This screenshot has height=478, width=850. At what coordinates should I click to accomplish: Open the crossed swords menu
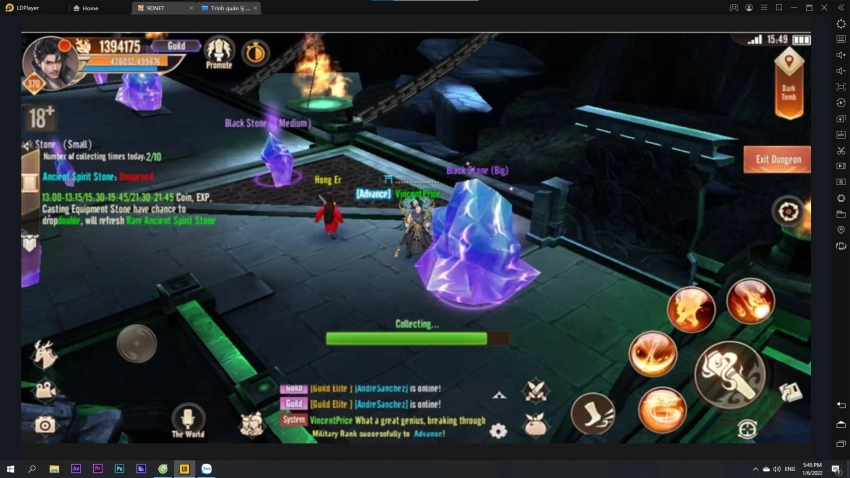point(536,390)
